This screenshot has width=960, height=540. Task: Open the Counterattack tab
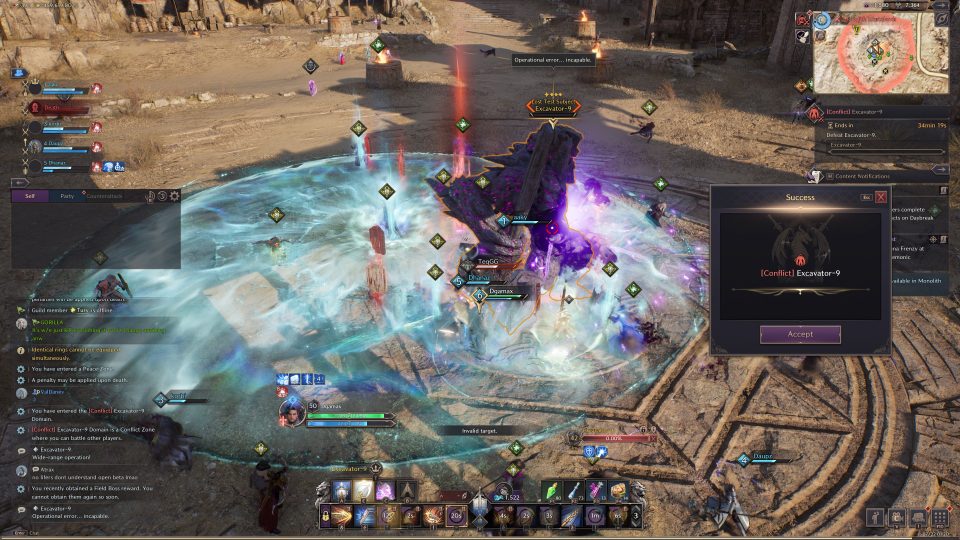point(106,196)
